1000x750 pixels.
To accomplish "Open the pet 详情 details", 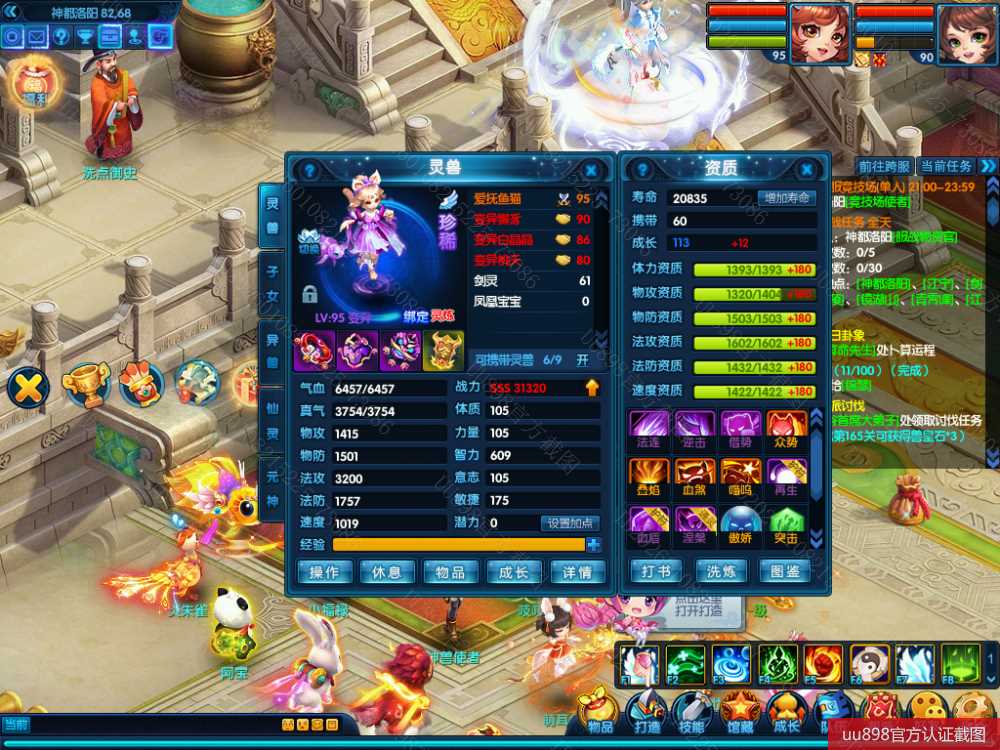I will click(x=577, y=572).
